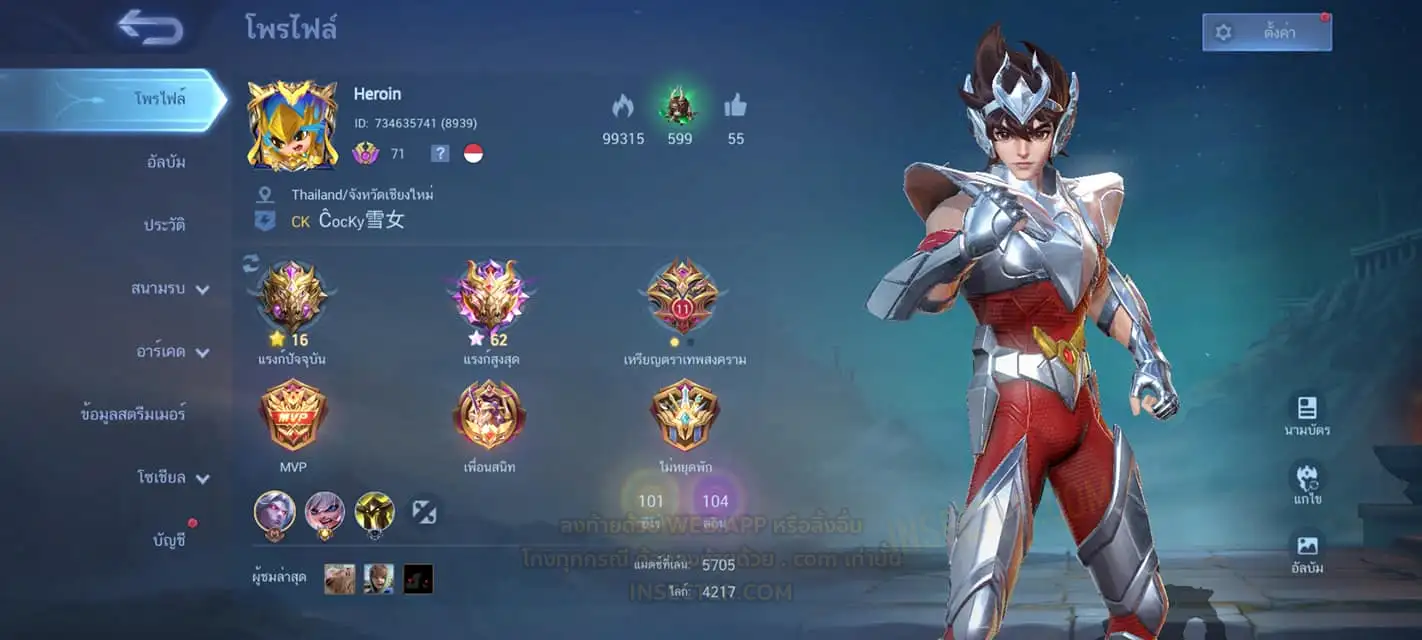Expand the โซเชียล social section
This screenshot has width=1422, height=640.
pos(172,478)
